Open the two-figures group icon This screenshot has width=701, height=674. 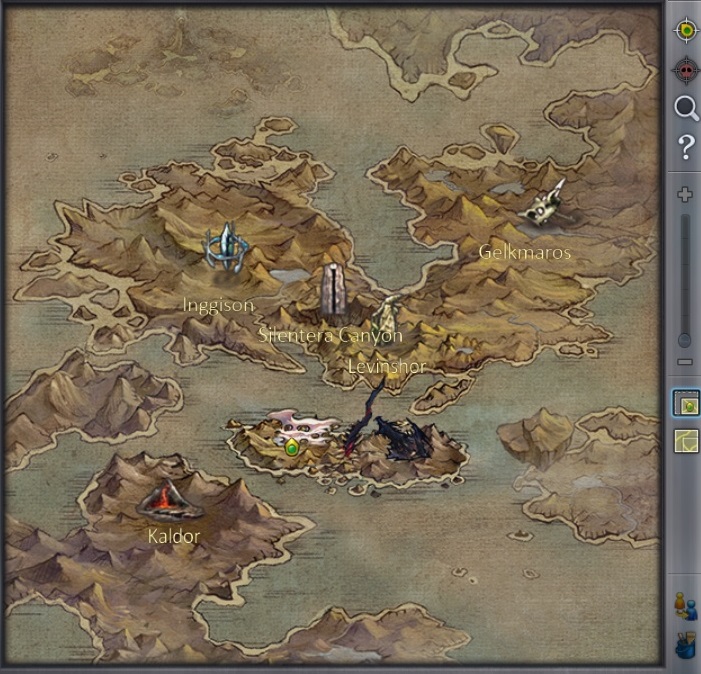(685, 605)
